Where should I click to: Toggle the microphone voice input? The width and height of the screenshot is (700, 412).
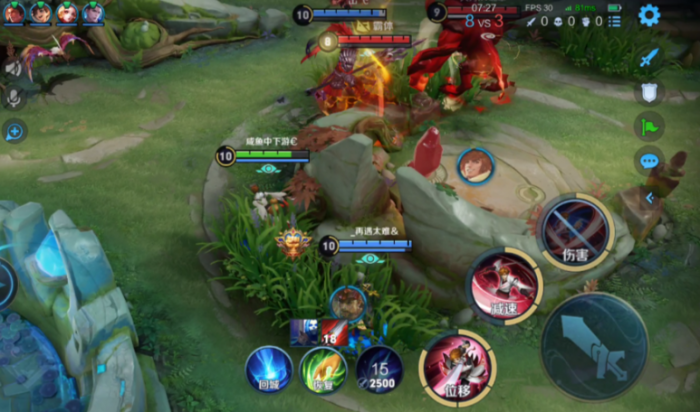pos(13,98)
